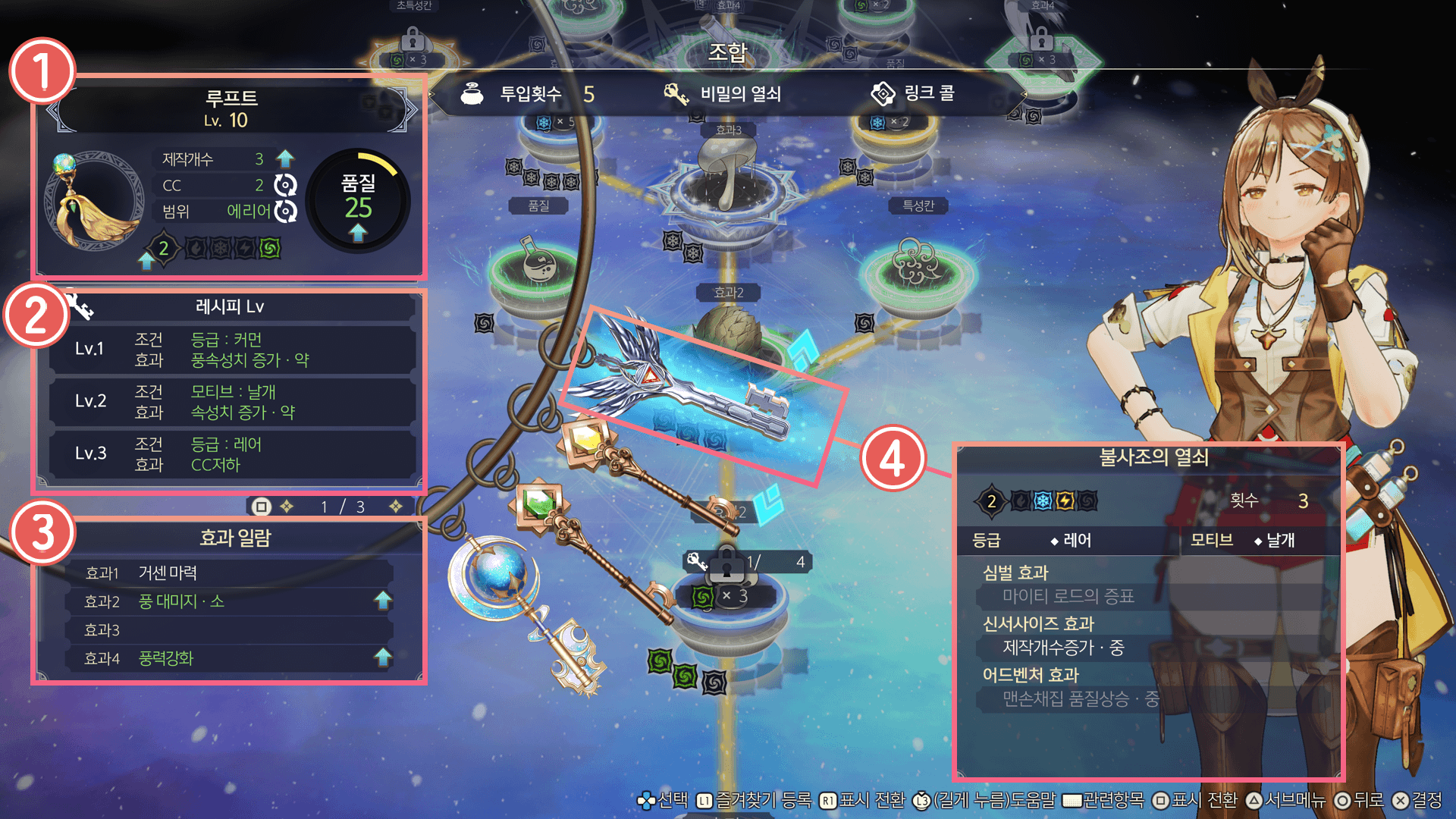This screenshot has height=819, width=1456.
Task: Open the 비밀의 열쇠 secret key option
Action: [723, 94]
